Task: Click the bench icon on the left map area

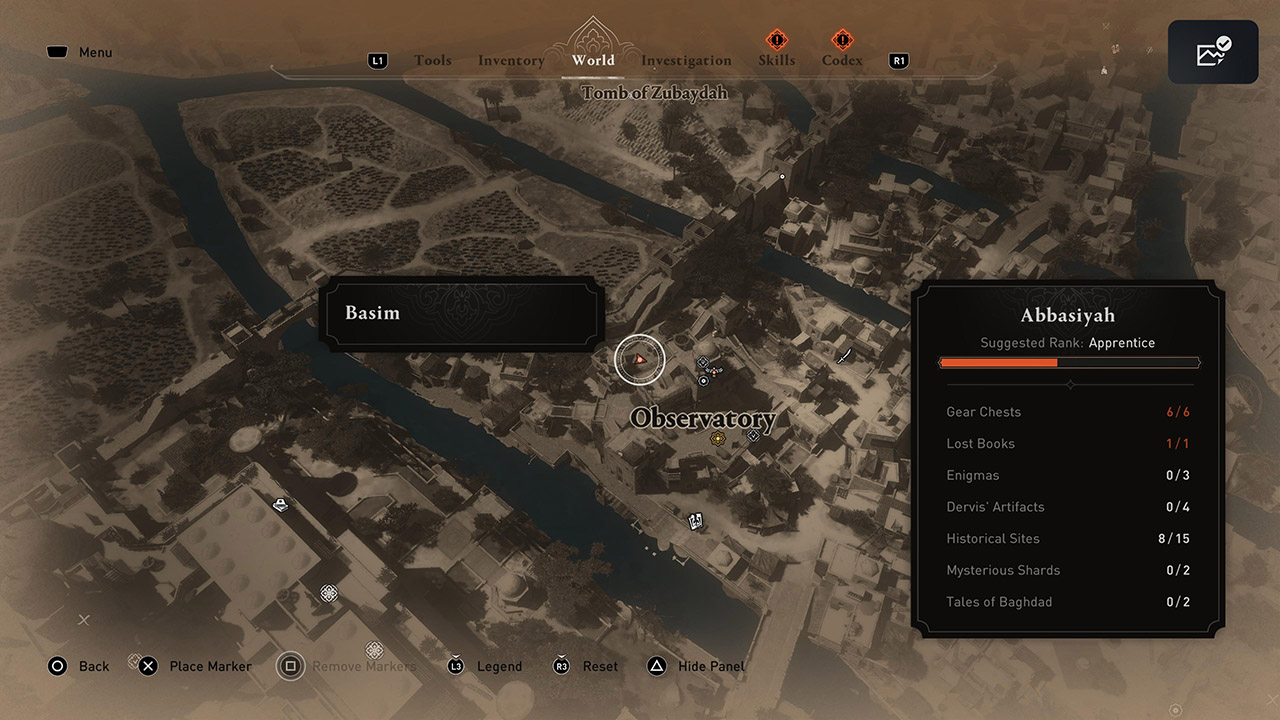Action: (x=281, y=504)
